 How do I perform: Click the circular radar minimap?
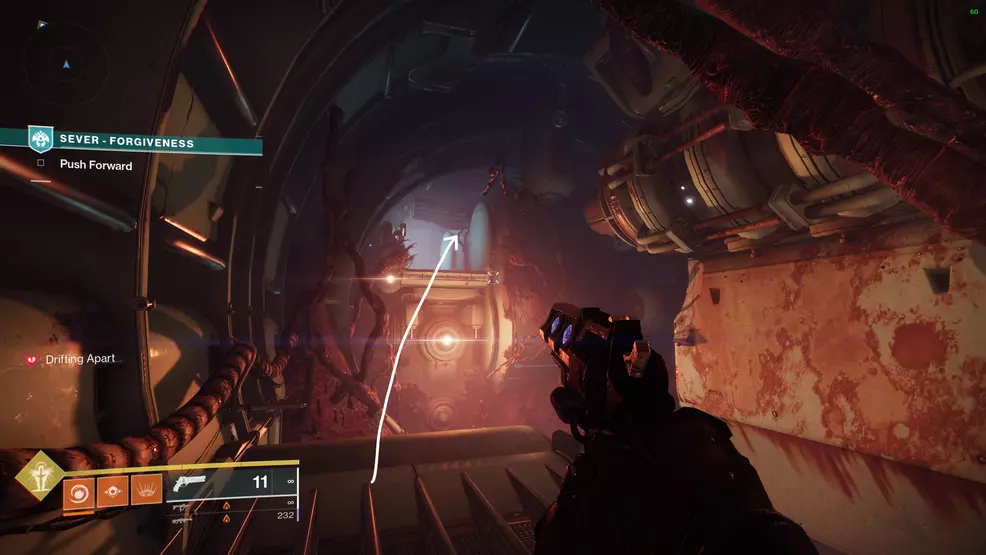(67, 66)
